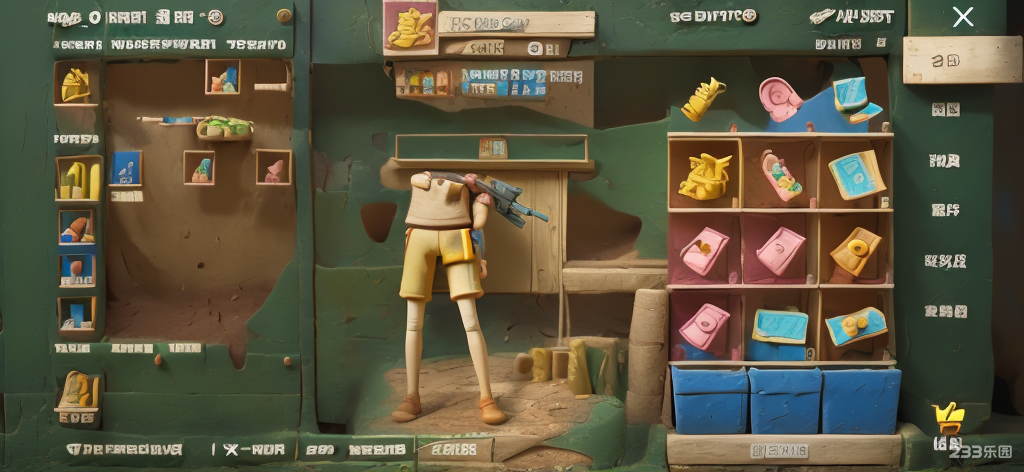This screenshot has height=472, width=1024.
Task: Choose the blue book in the shelf grid
Action: 856,174
